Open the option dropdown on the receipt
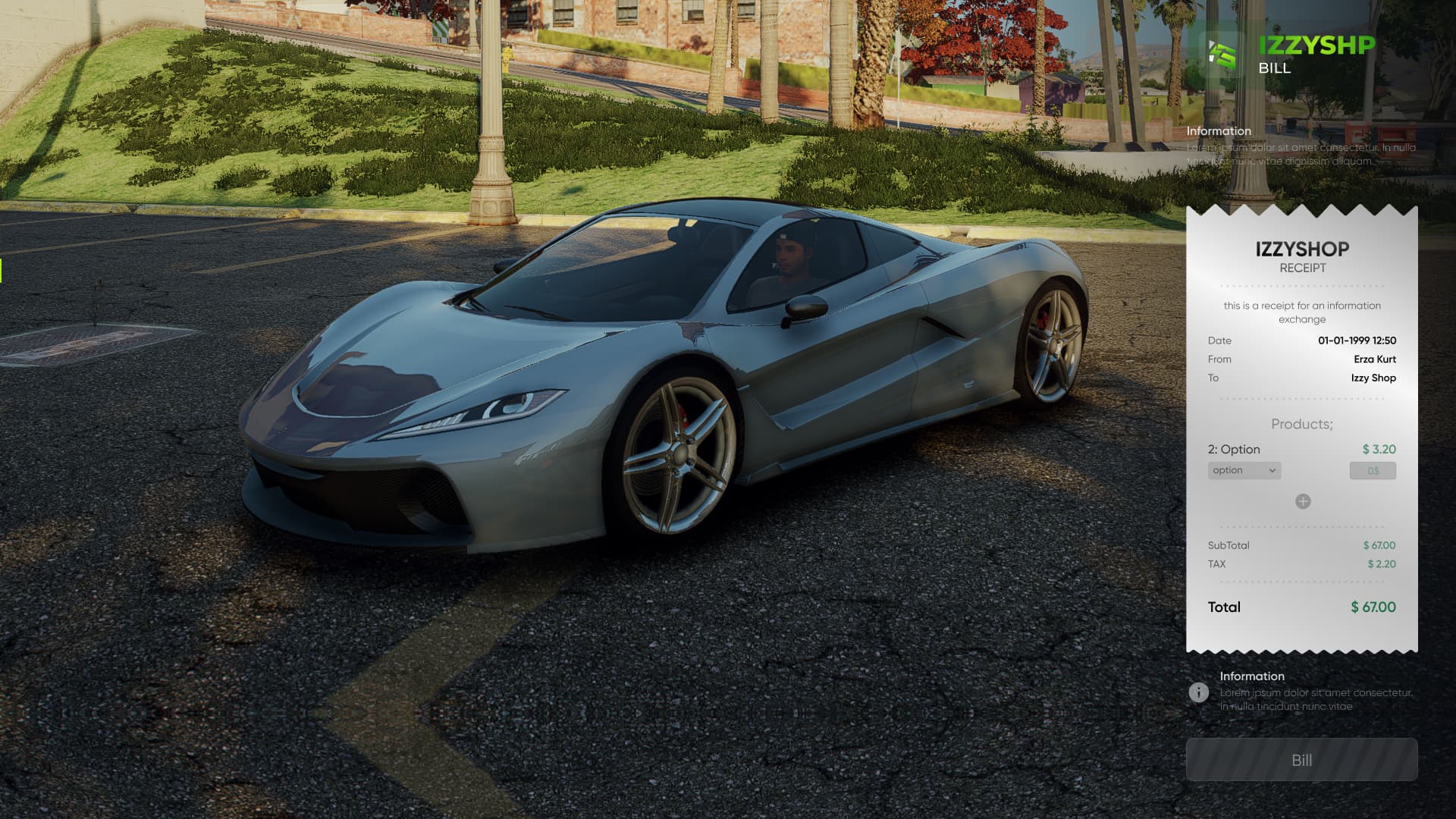This screenshot has height=819, width=1456. click(1244, 471)
